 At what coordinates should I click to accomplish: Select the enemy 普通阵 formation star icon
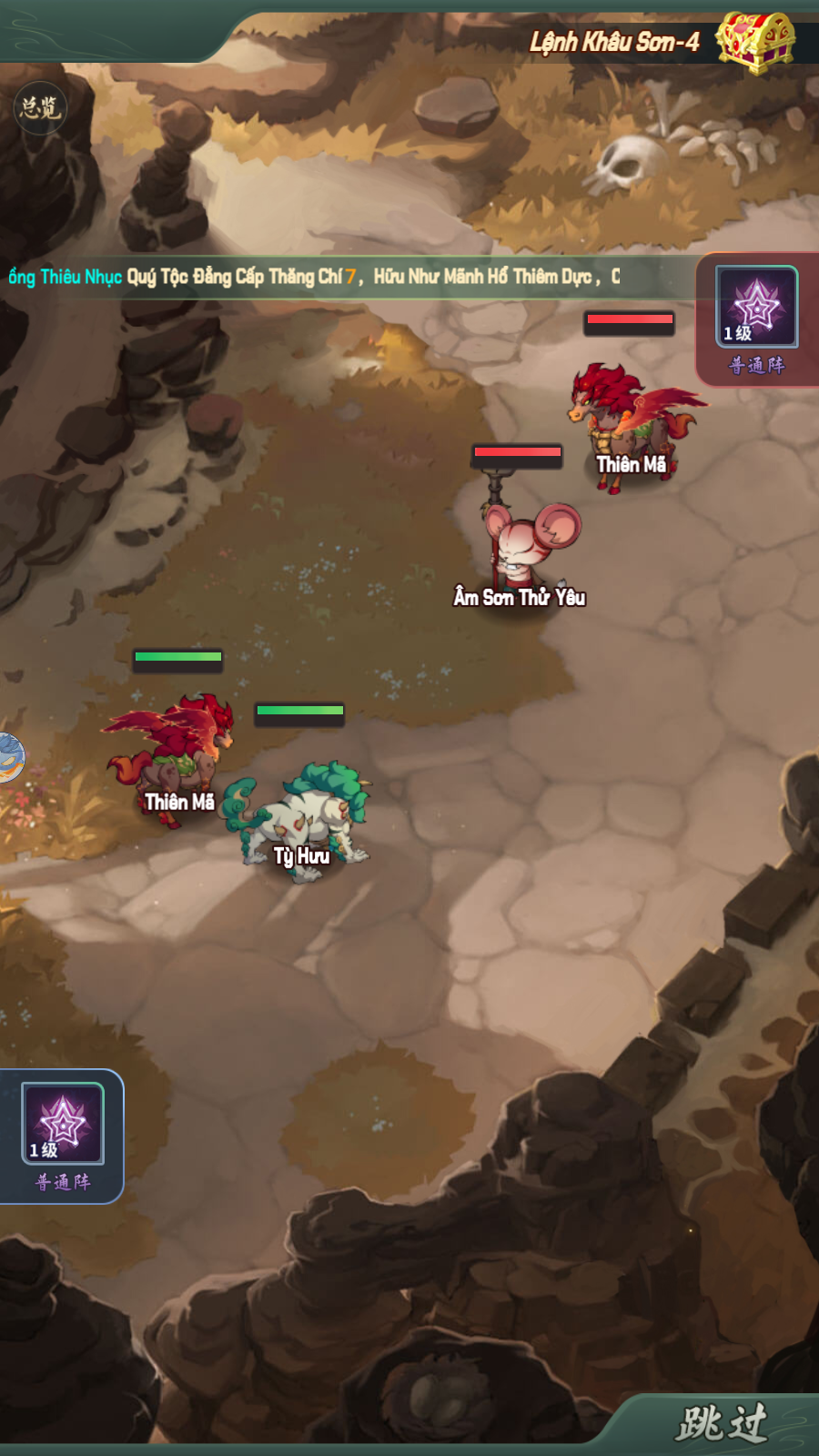point(756,307)
